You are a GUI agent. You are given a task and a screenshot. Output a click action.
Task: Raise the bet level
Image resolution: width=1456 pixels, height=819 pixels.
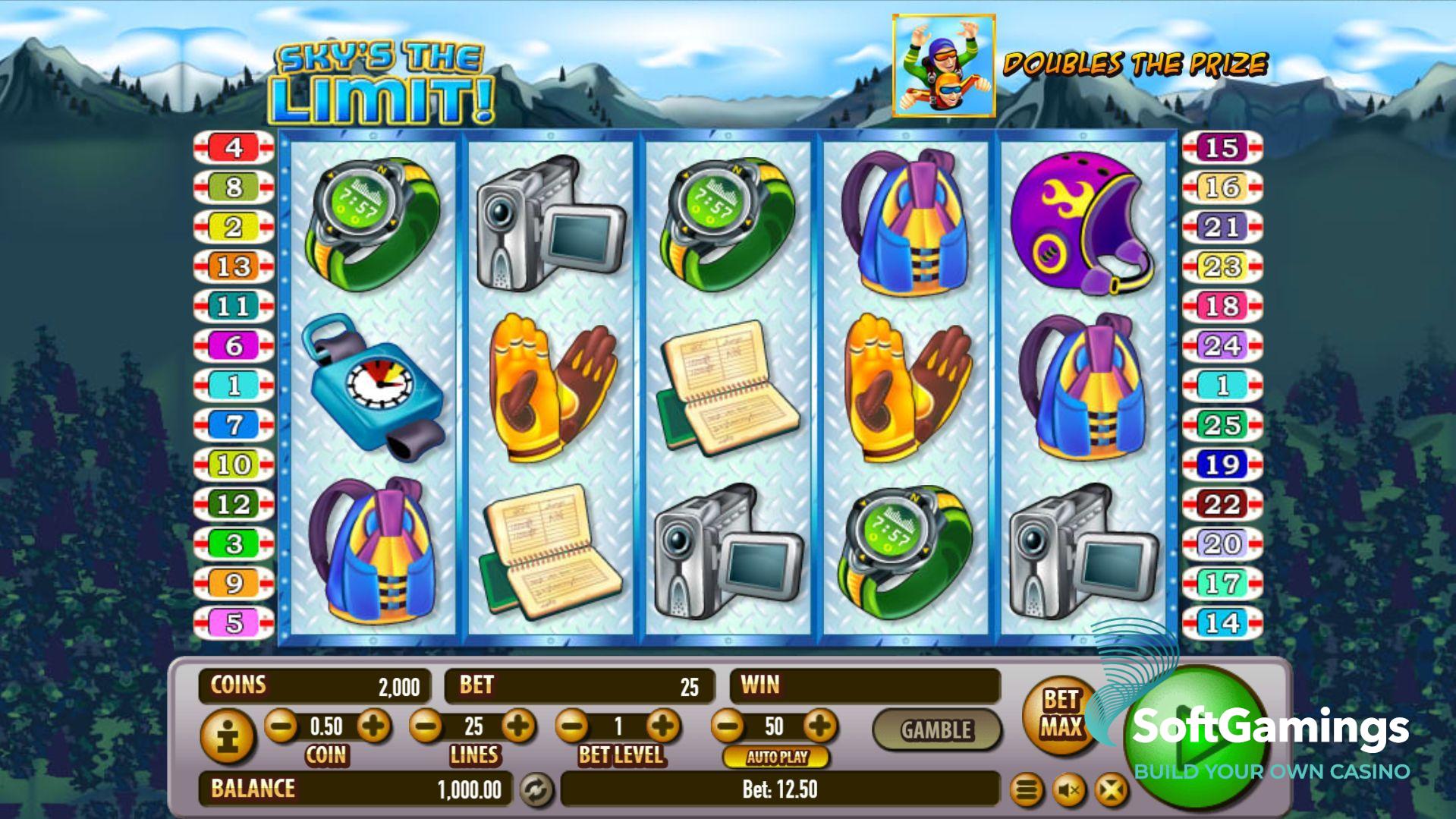[664, 726]
